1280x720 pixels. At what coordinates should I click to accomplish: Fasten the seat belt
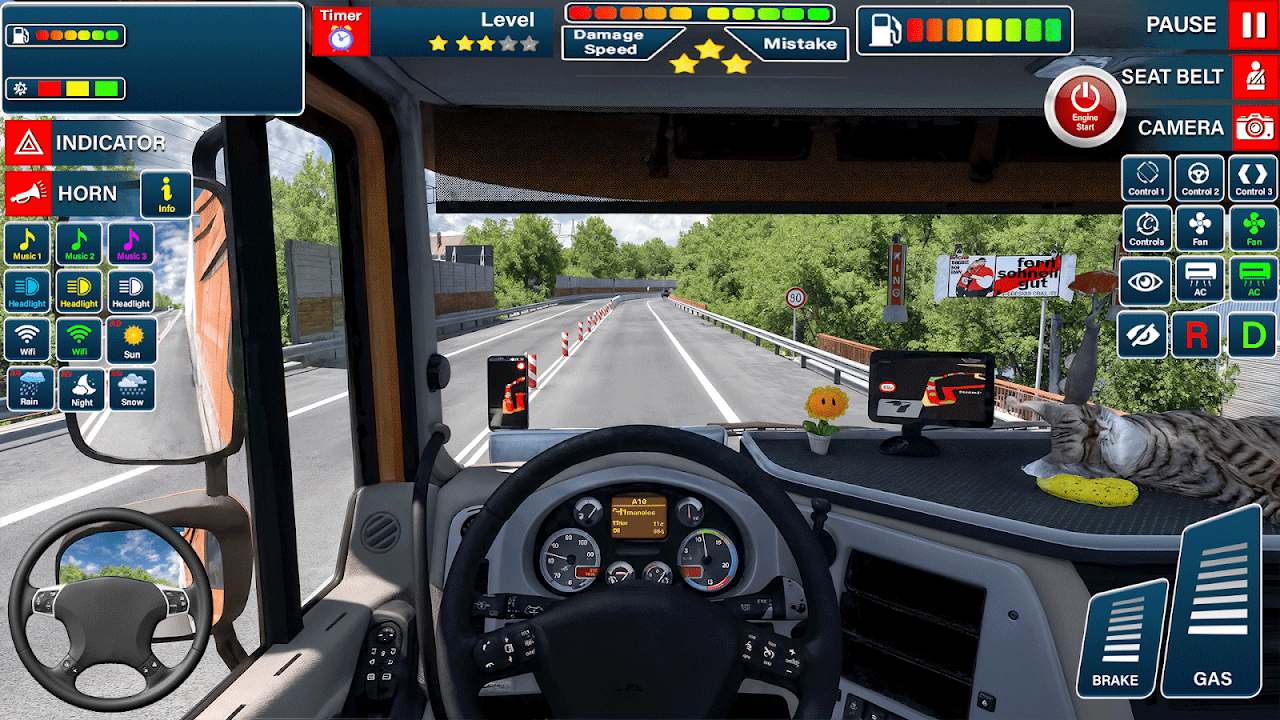[1253, 77]
